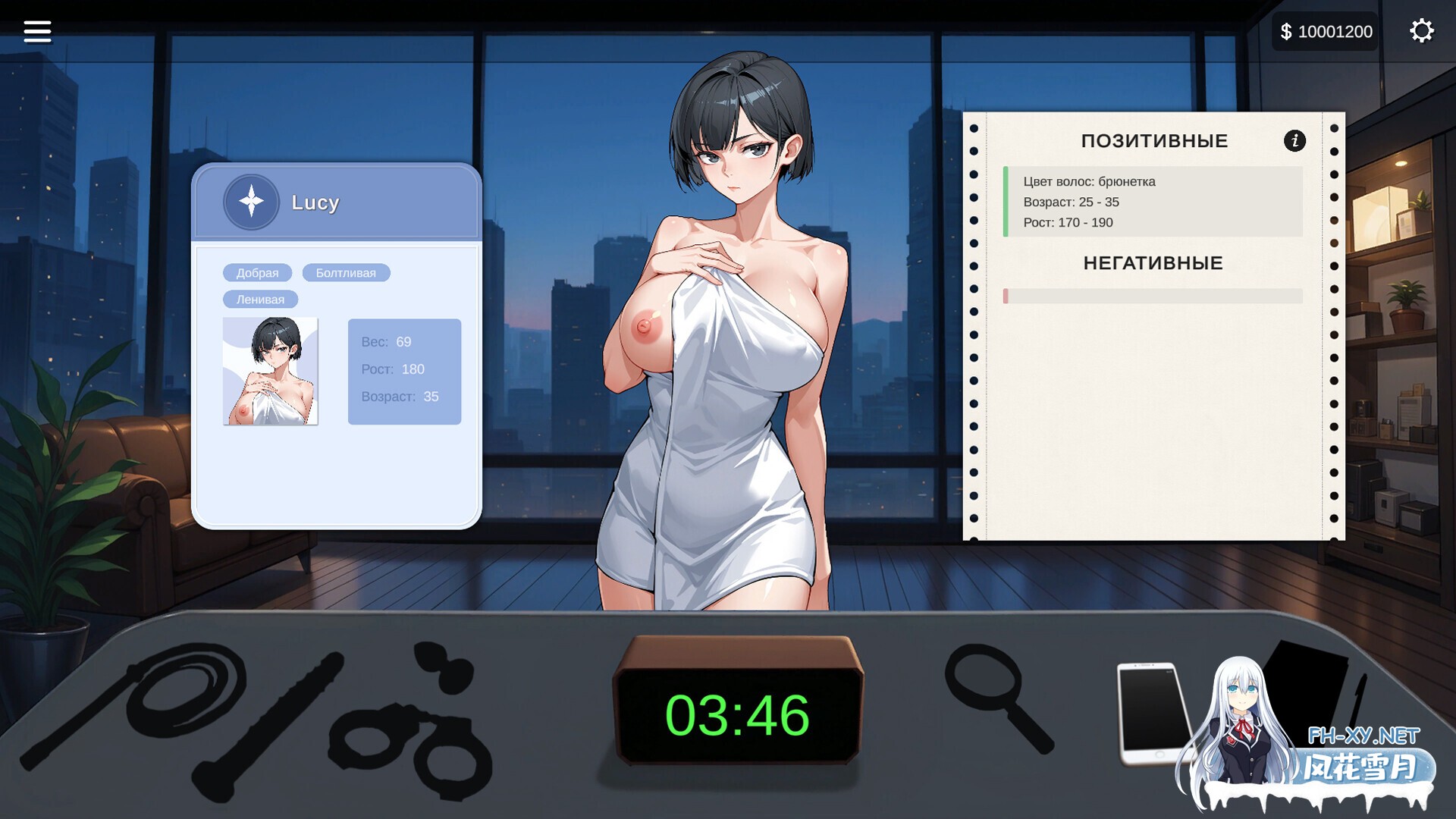This screenshot has width=1456, height=819.
Task: Click the $ 10001200 money display
Action: tap(1325, 31)
